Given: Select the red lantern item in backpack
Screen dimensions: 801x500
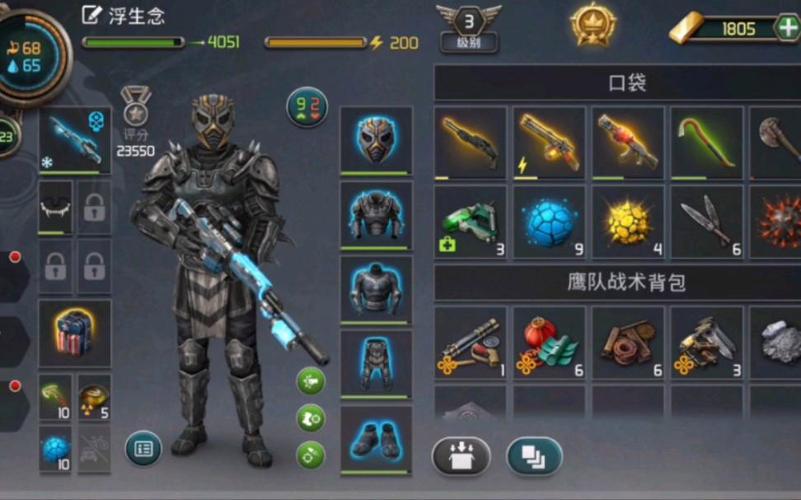Looking at the screenshot, I should [x=549, y=342].
